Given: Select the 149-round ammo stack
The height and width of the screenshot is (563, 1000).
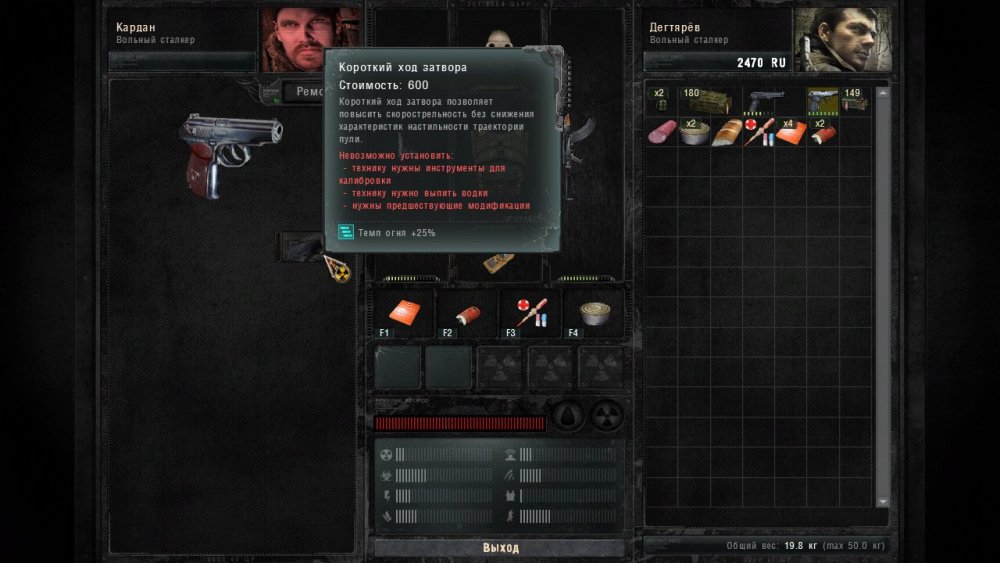Looking at the screenshot, I should tap(852, 102).
